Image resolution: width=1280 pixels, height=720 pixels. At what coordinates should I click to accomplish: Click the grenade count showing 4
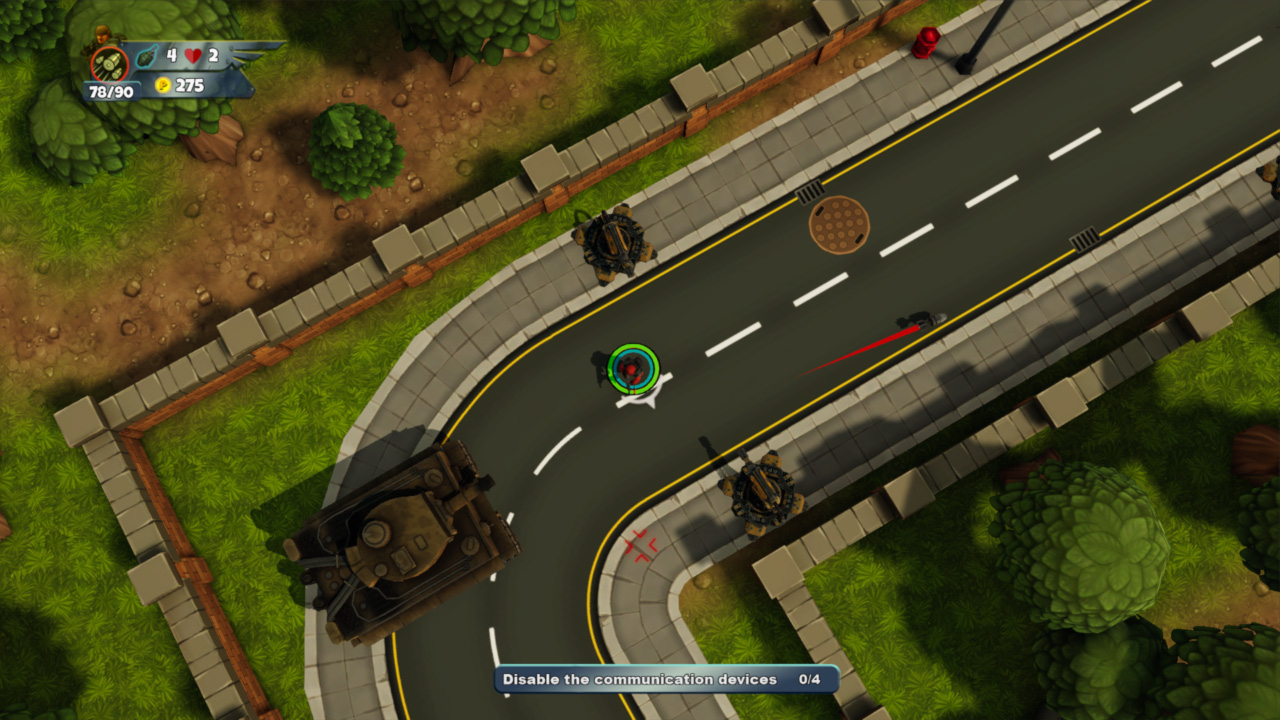tap(171, 55)
